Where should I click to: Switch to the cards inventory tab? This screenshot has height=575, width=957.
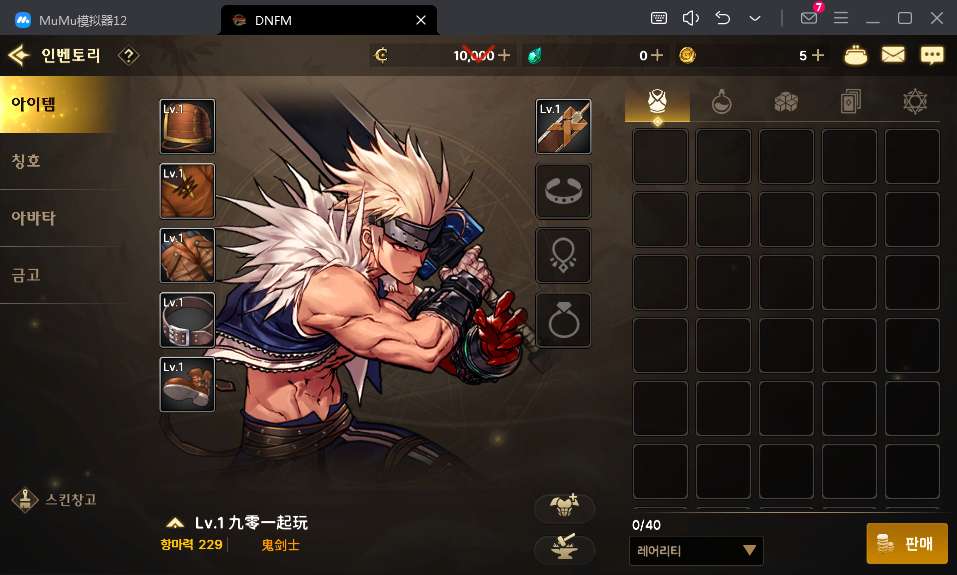click(849, 101)
